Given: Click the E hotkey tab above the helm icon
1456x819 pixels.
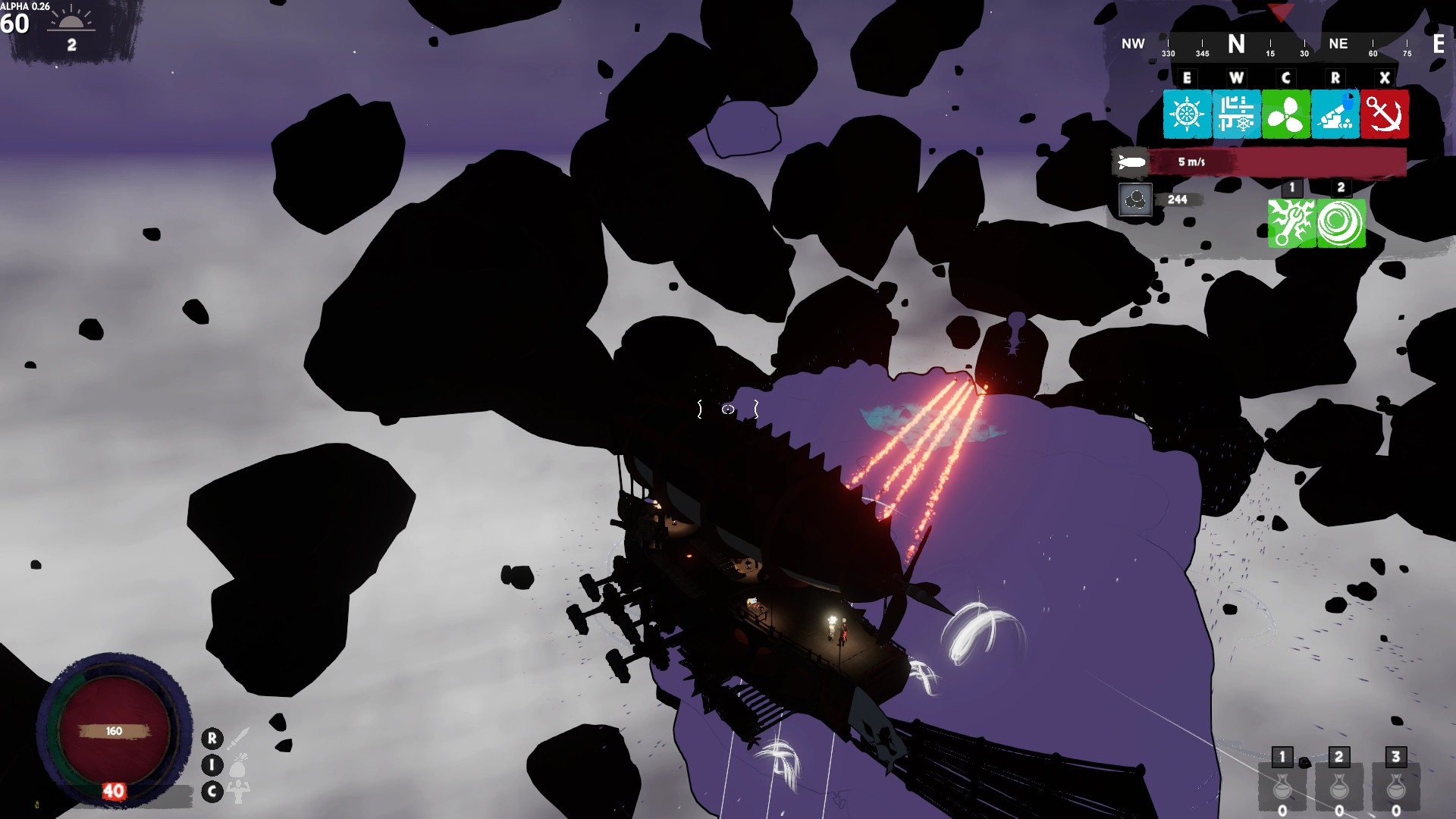Looking at the screenshot, I should pyautogui.click(x=1187, y=77).
